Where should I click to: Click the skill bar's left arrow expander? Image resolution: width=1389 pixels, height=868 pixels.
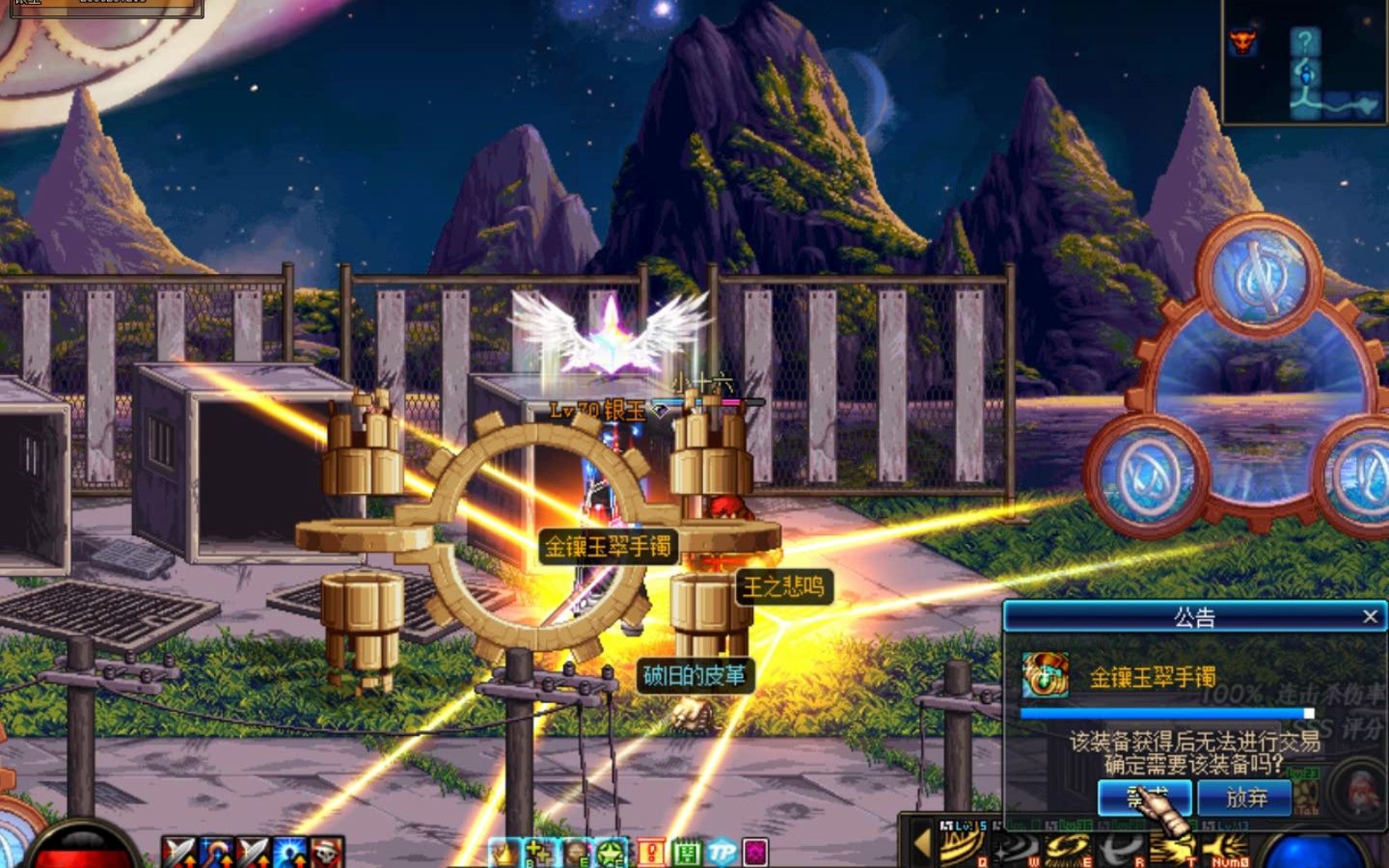921,843
